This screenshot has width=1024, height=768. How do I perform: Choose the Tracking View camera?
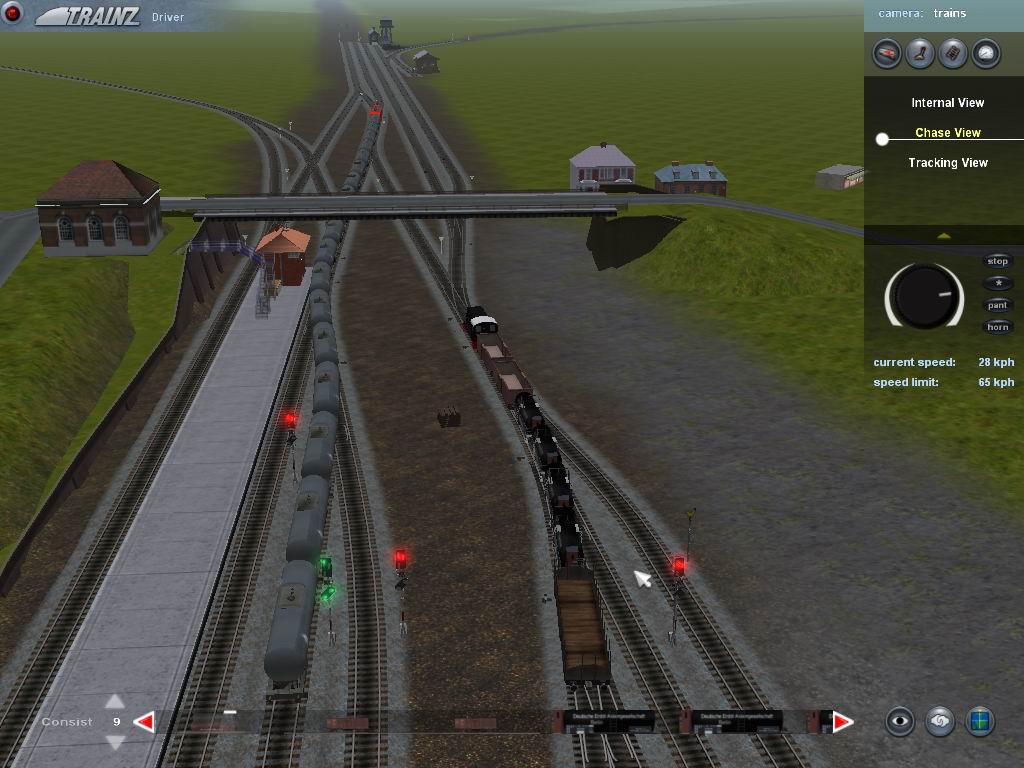tap(947, 163)
